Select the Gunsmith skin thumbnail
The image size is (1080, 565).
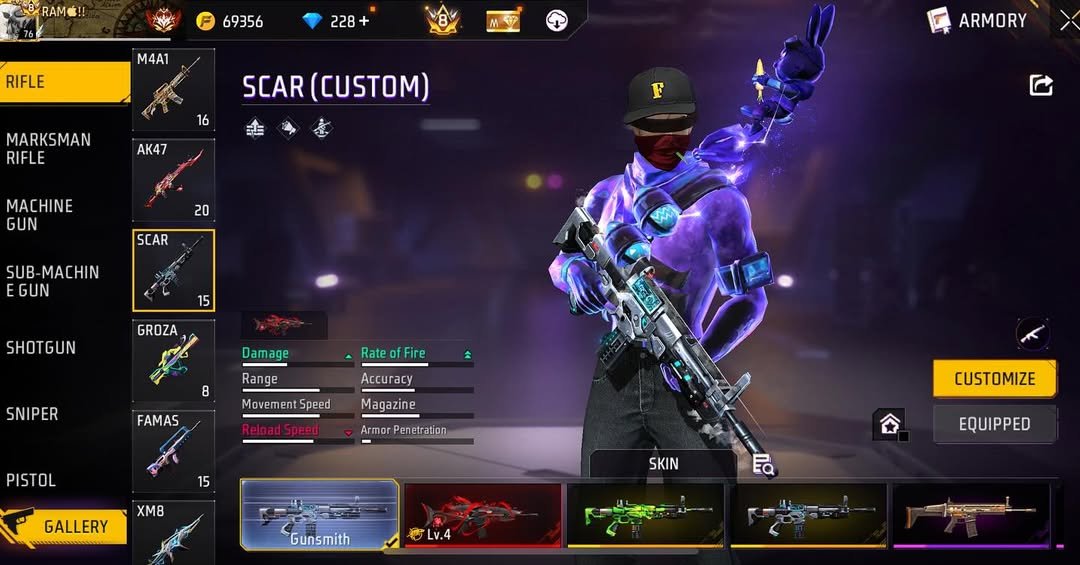click(x=319, y=515)
